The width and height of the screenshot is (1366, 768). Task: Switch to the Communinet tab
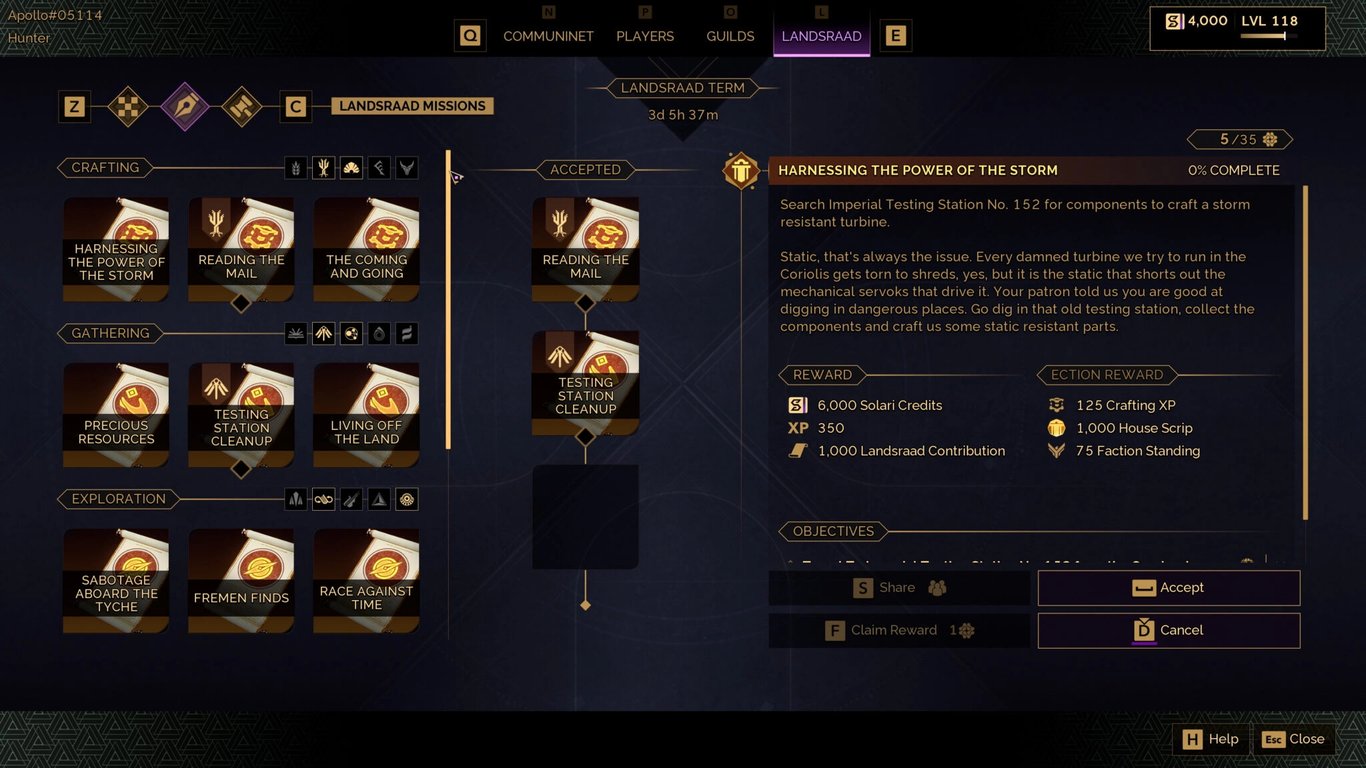coord(548,36)
